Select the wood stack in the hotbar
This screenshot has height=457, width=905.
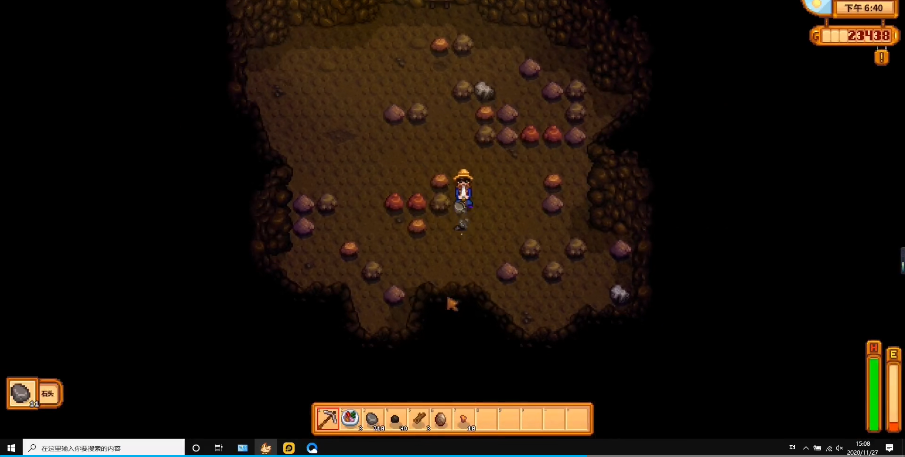point(419,418)
